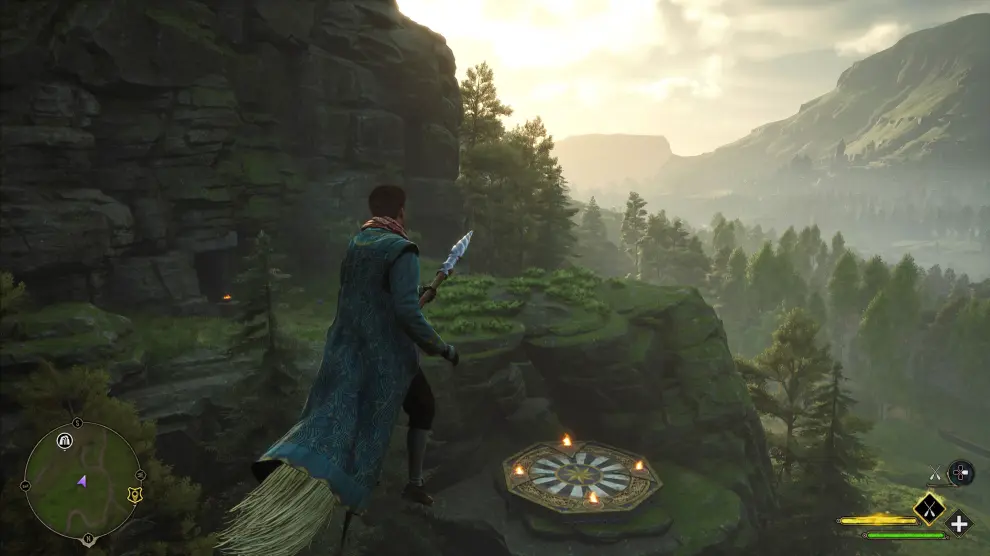Select the stone archway marker on the minimap
This screenshot has height=556, width=990.
coord(65,440)
